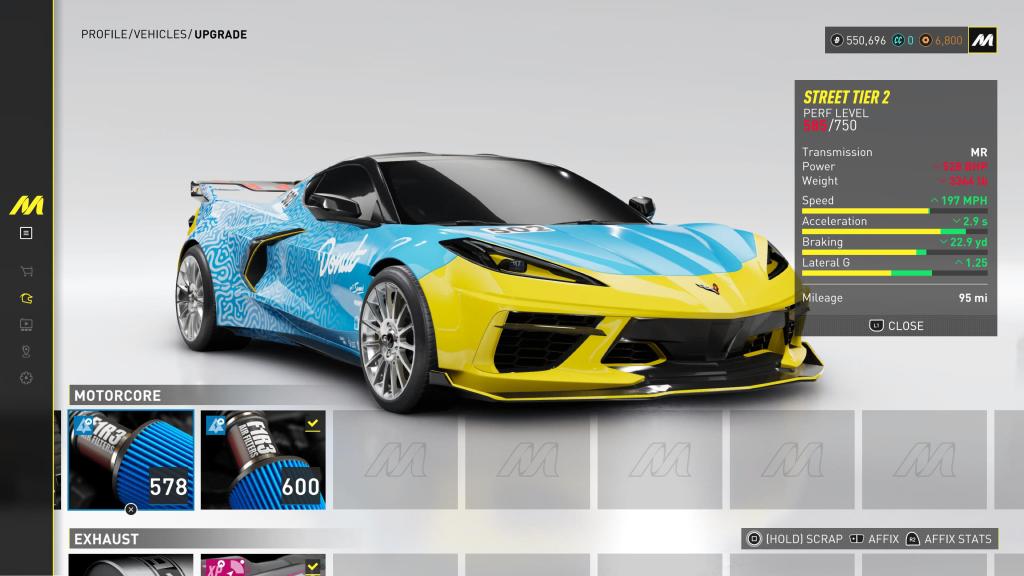Select the 578 Motorcore air filter part
Screen dimensions: 1024x576
pyautogui.click(x=131, y=459)
